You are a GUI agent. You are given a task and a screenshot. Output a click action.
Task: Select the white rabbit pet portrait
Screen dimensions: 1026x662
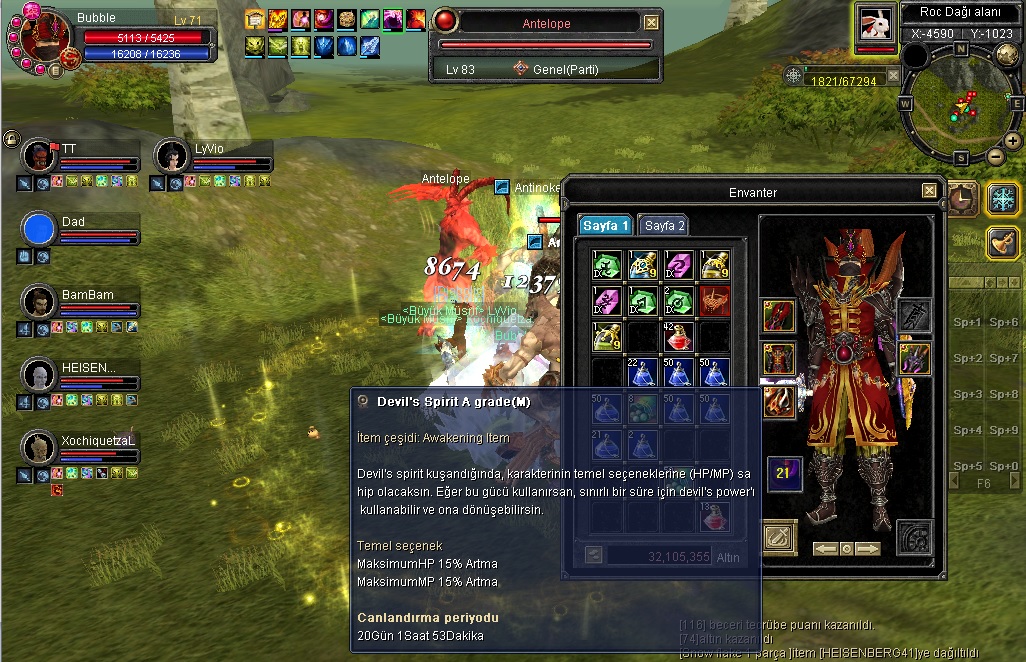(875, 24)
